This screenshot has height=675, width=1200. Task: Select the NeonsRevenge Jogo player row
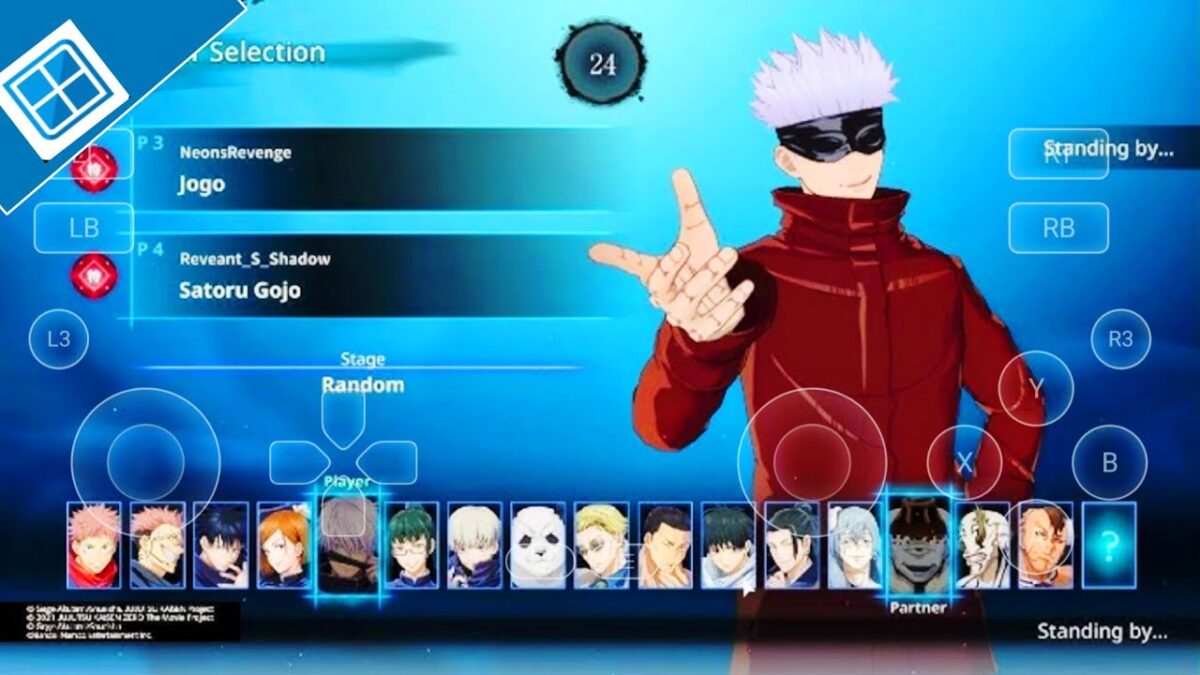click(370, 169)
